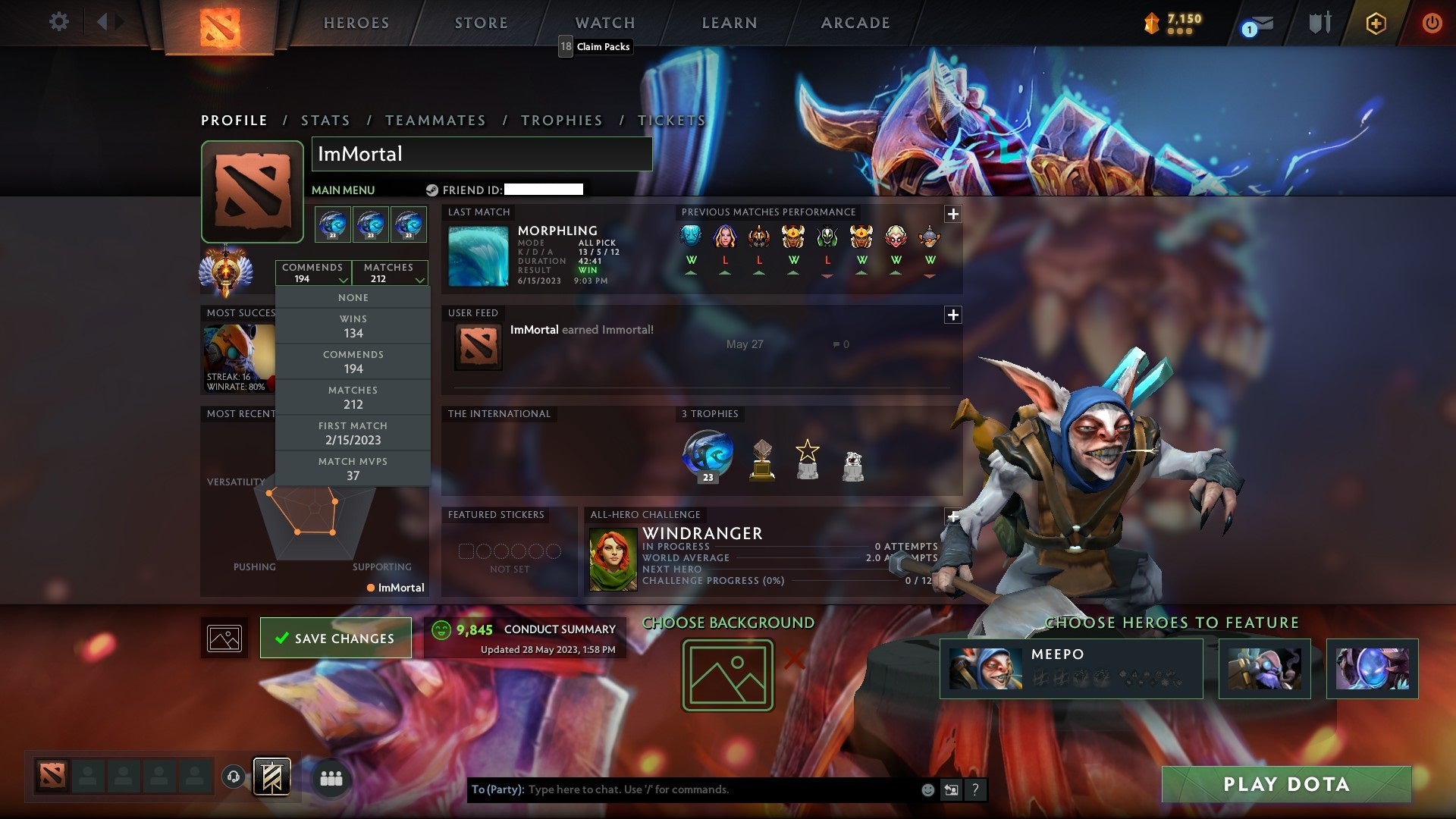1456x819 pixels.
Task: Select WINS from the stat dropdown list
Action: click(353, 325)
